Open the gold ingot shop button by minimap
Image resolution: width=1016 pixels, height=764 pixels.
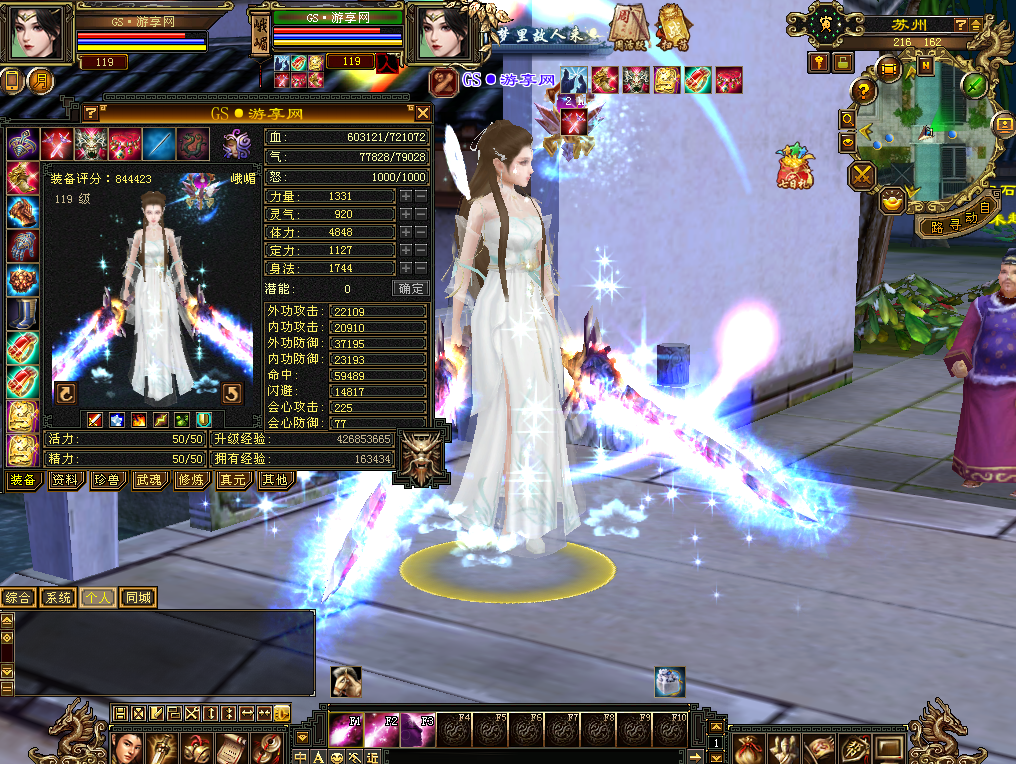[x=890, y=203]
